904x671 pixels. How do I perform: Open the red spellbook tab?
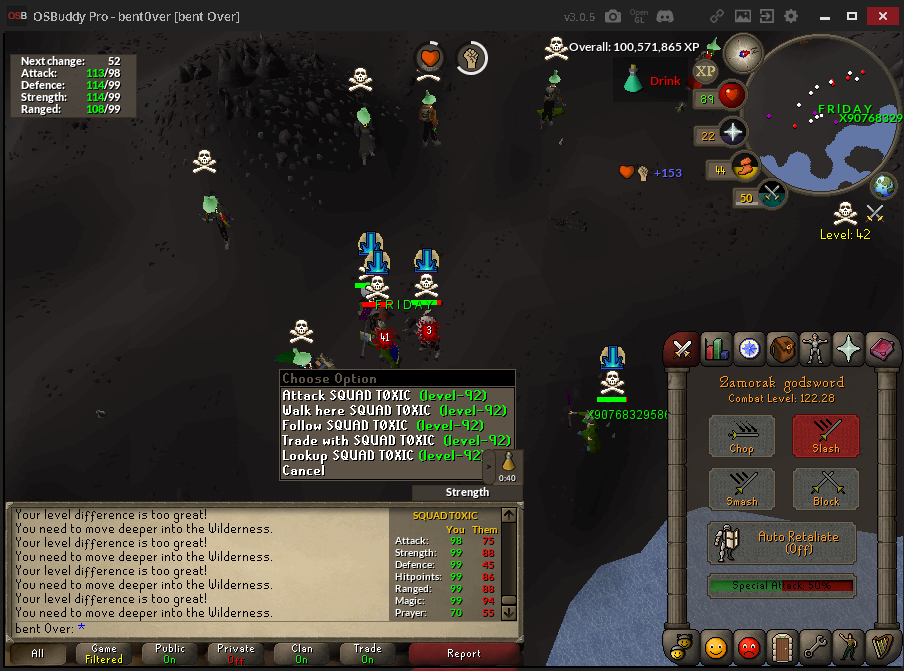point(883,348)
